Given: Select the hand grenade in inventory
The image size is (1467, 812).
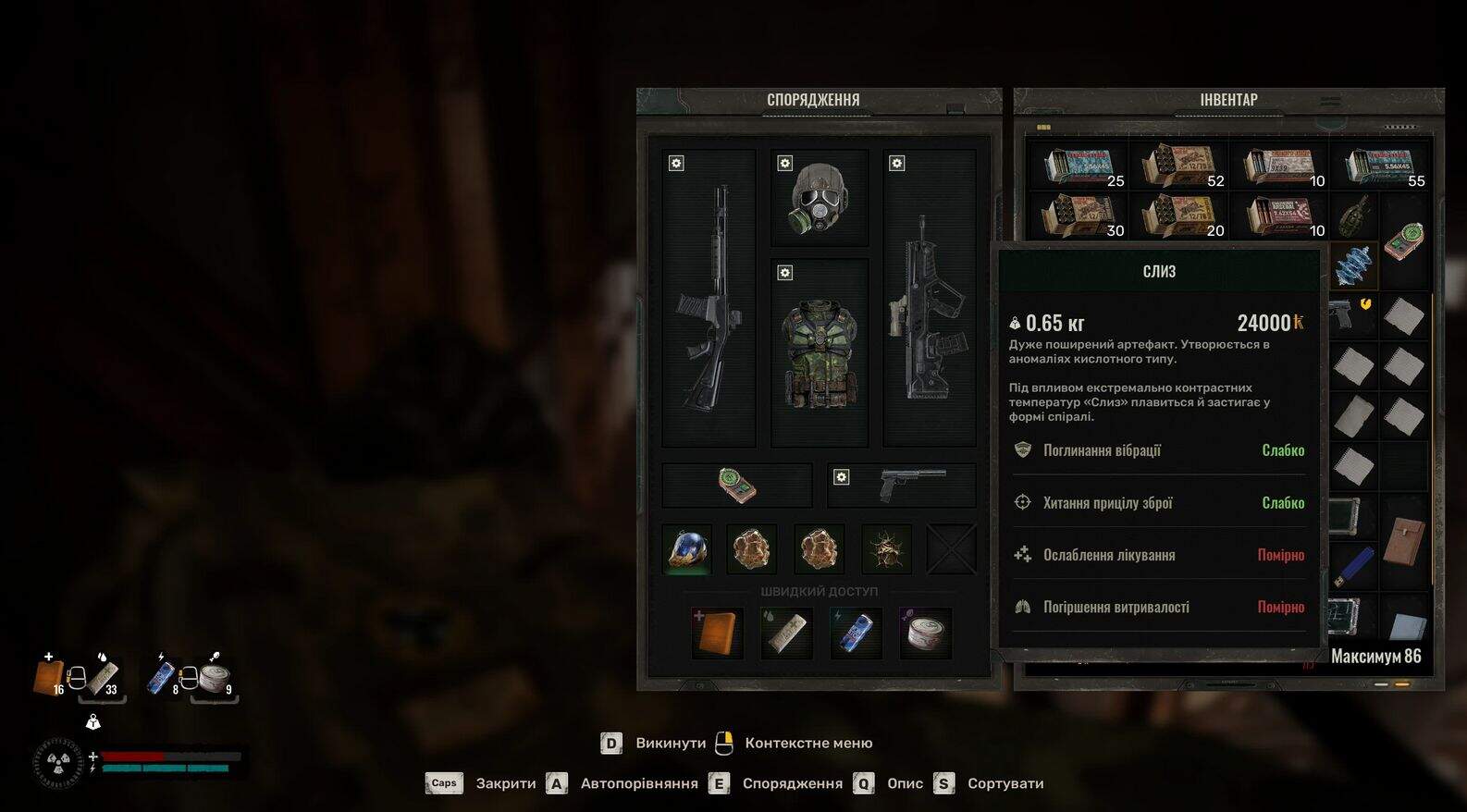Looking at the screenshot, I should tap(1353, 215).
